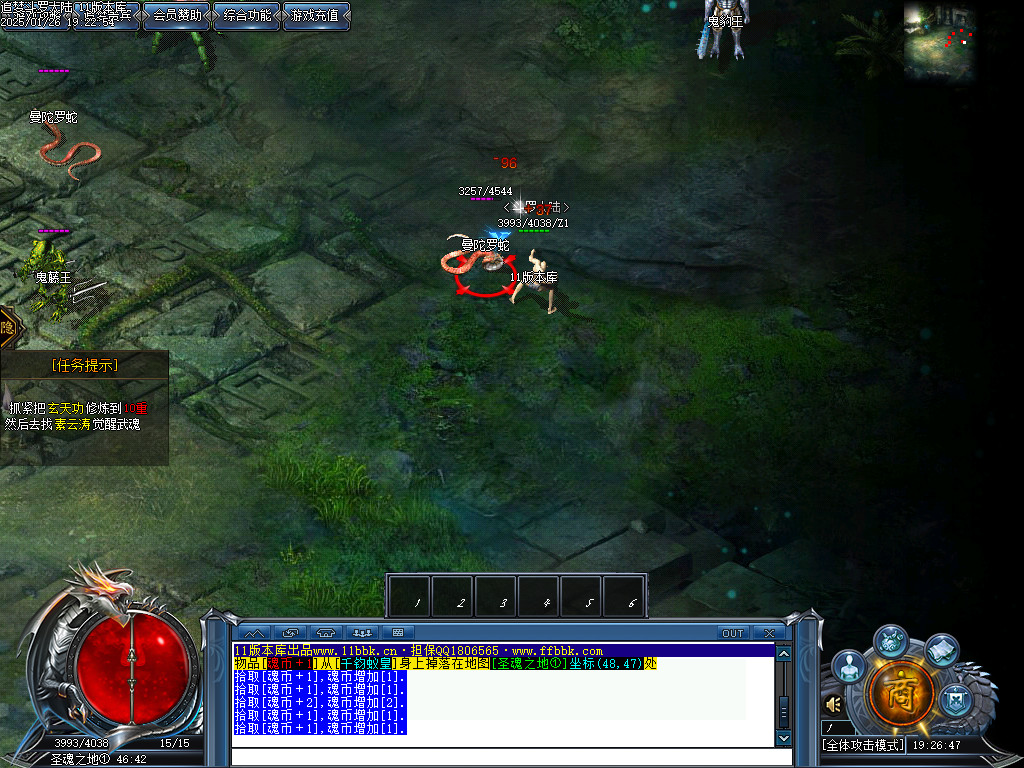Screen dimensions: 1024x768
Task: Open the bag pouch icon
Action: [893, 641]
